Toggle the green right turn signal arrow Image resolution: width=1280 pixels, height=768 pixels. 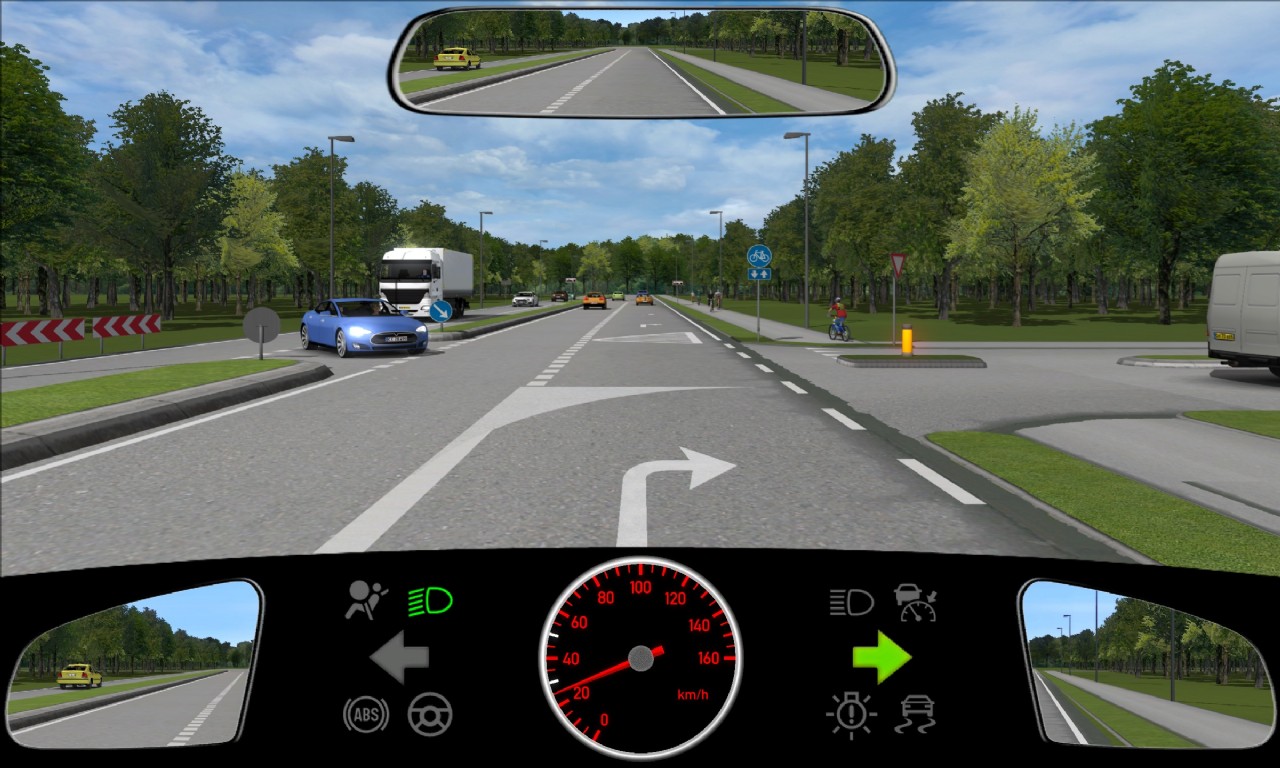pyautogui.click(x=882, y=657)
